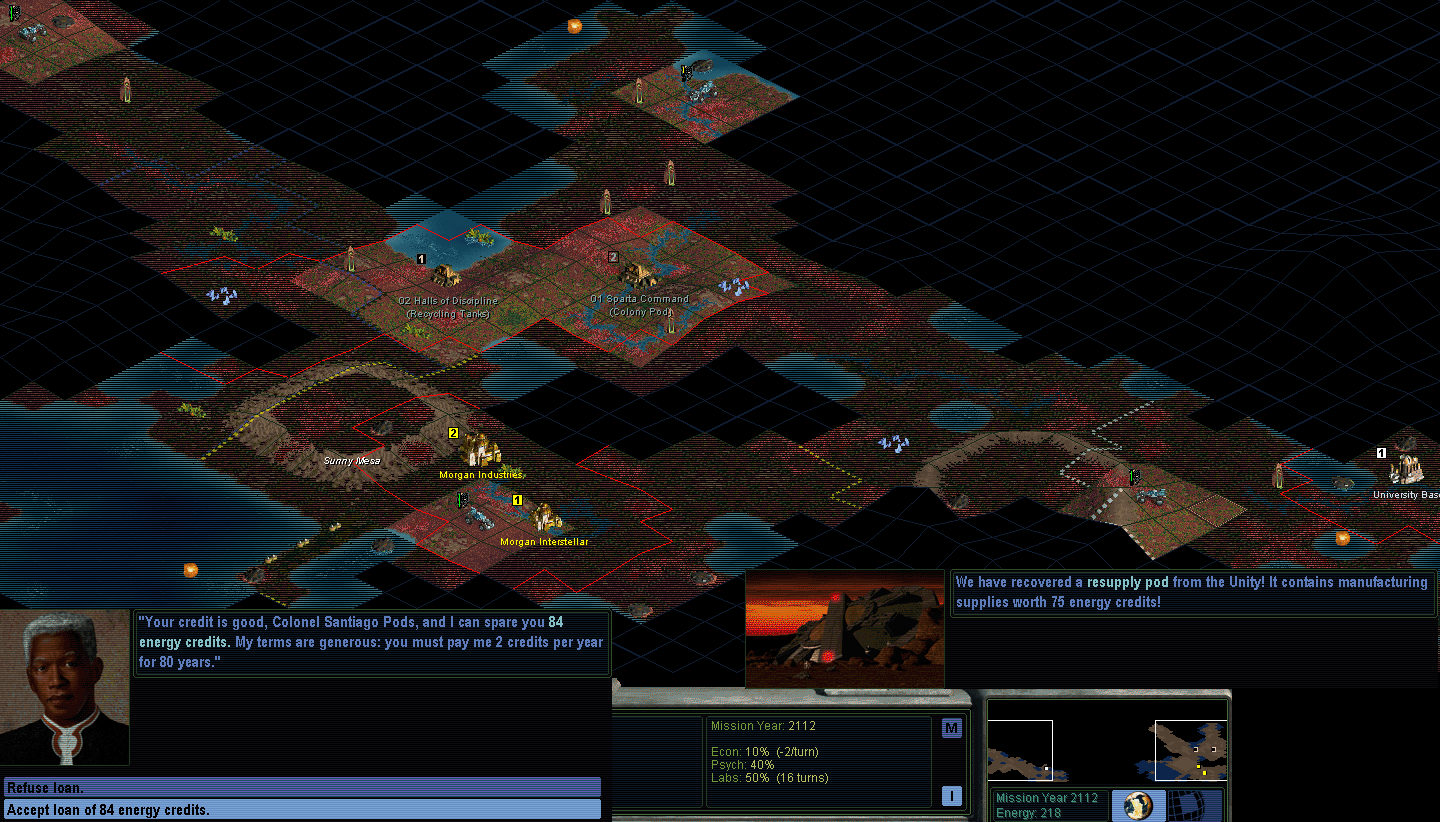
Task: Select the planet globe view icon
Action: 1140,806
